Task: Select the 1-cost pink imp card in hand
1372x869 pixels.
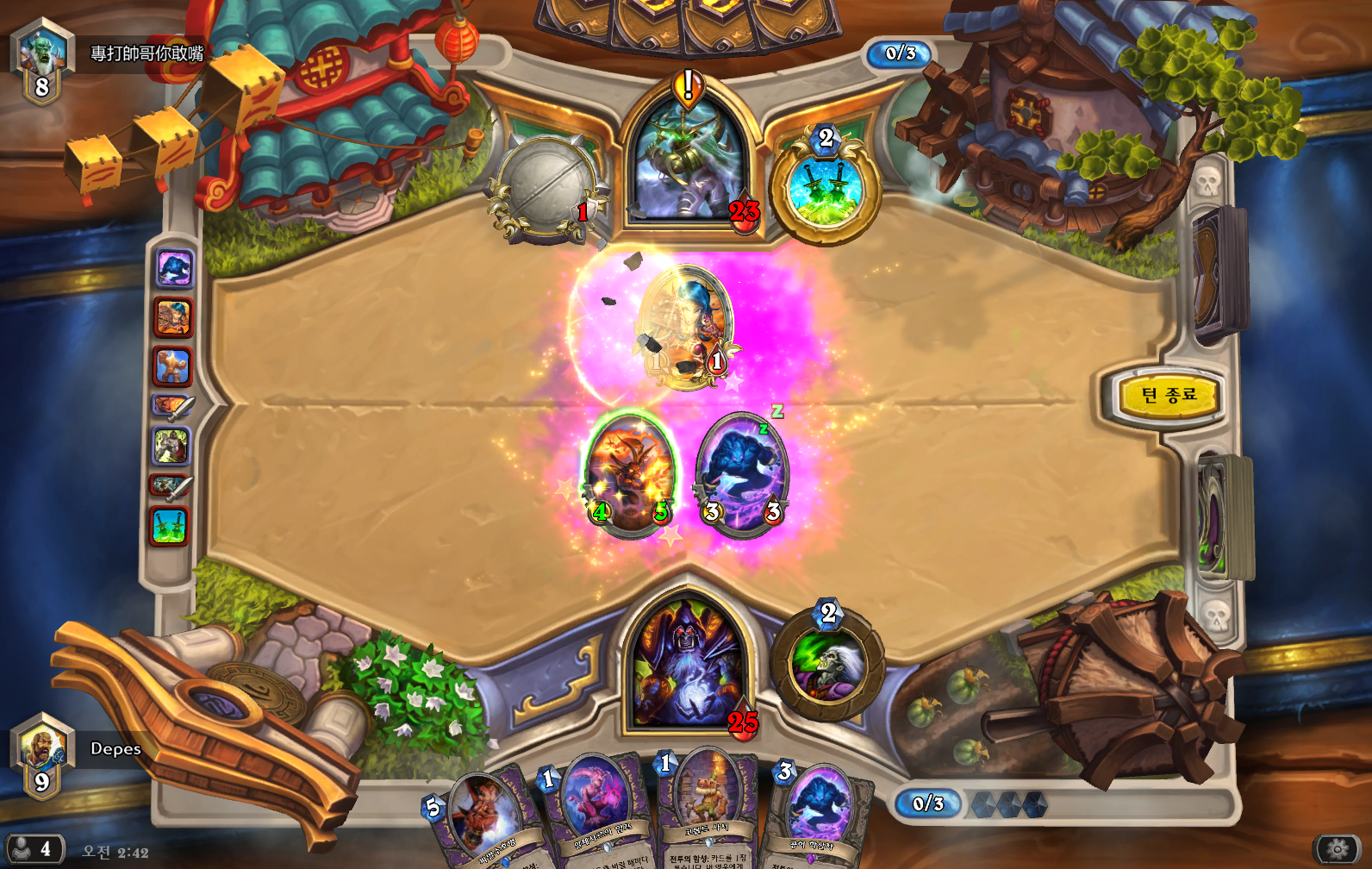Action: pyautogui.click(x=595, y=810)
